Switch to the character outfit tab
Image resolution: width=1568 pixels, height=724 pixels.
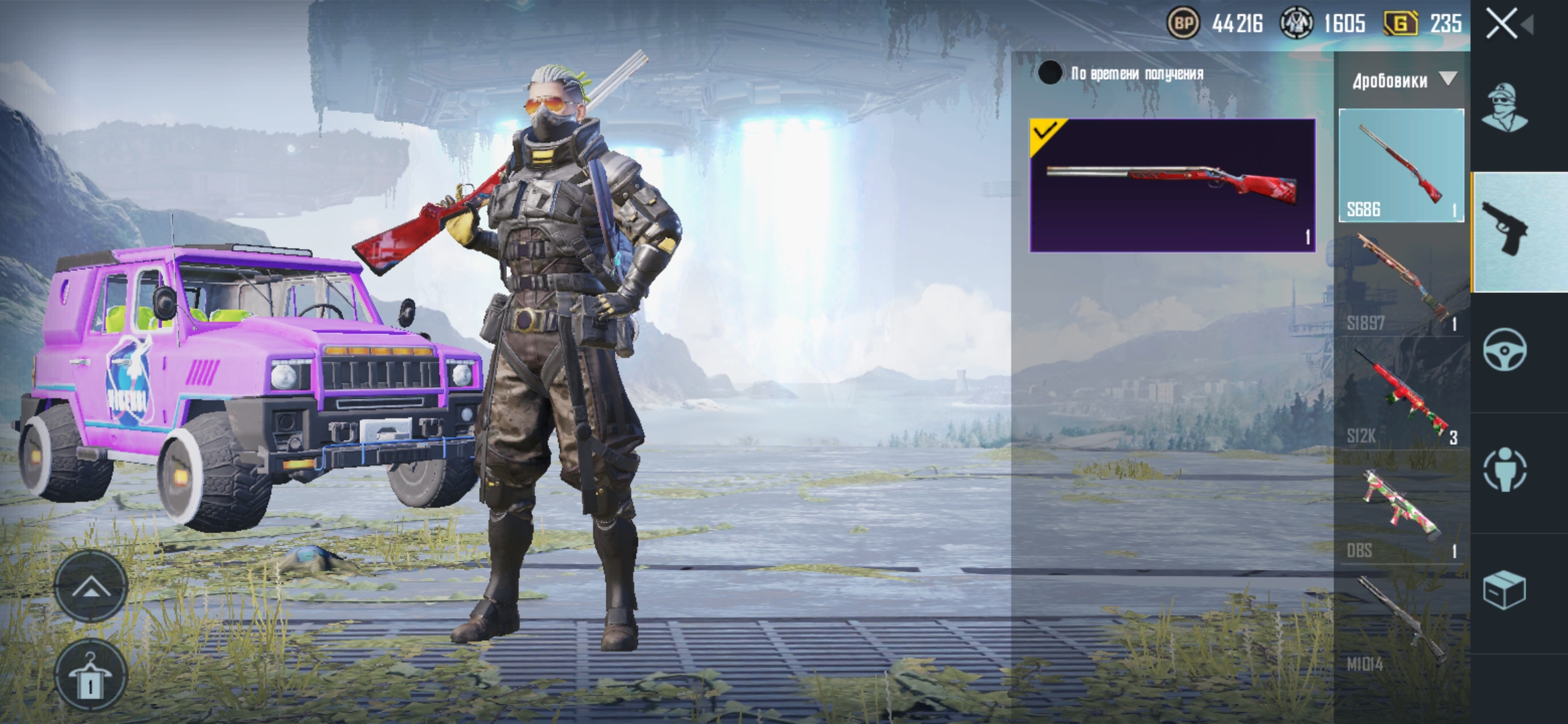[1504, 107]
